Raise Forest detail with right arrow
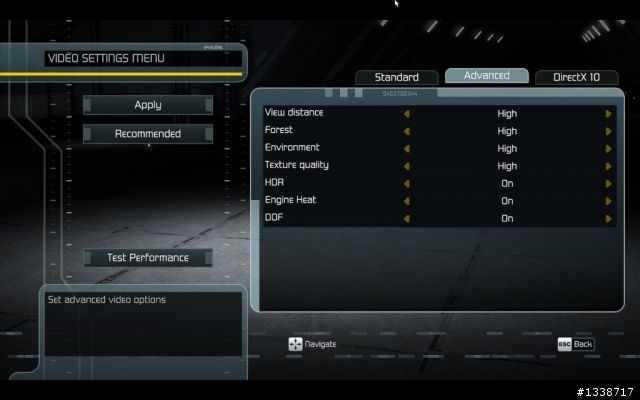The height and width of the screenshot is (400, 640). tap(608, 131)
